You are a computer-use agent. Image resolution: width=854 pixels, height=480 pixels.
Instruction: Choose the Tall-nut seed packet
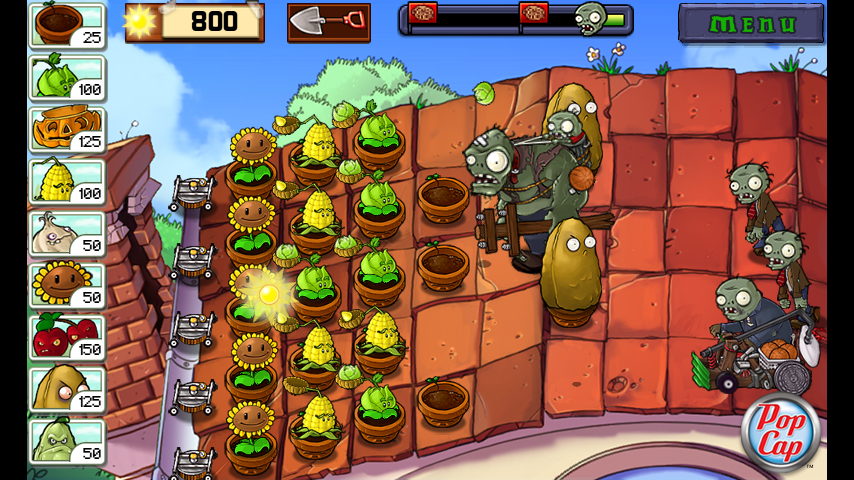click(67, 390)
